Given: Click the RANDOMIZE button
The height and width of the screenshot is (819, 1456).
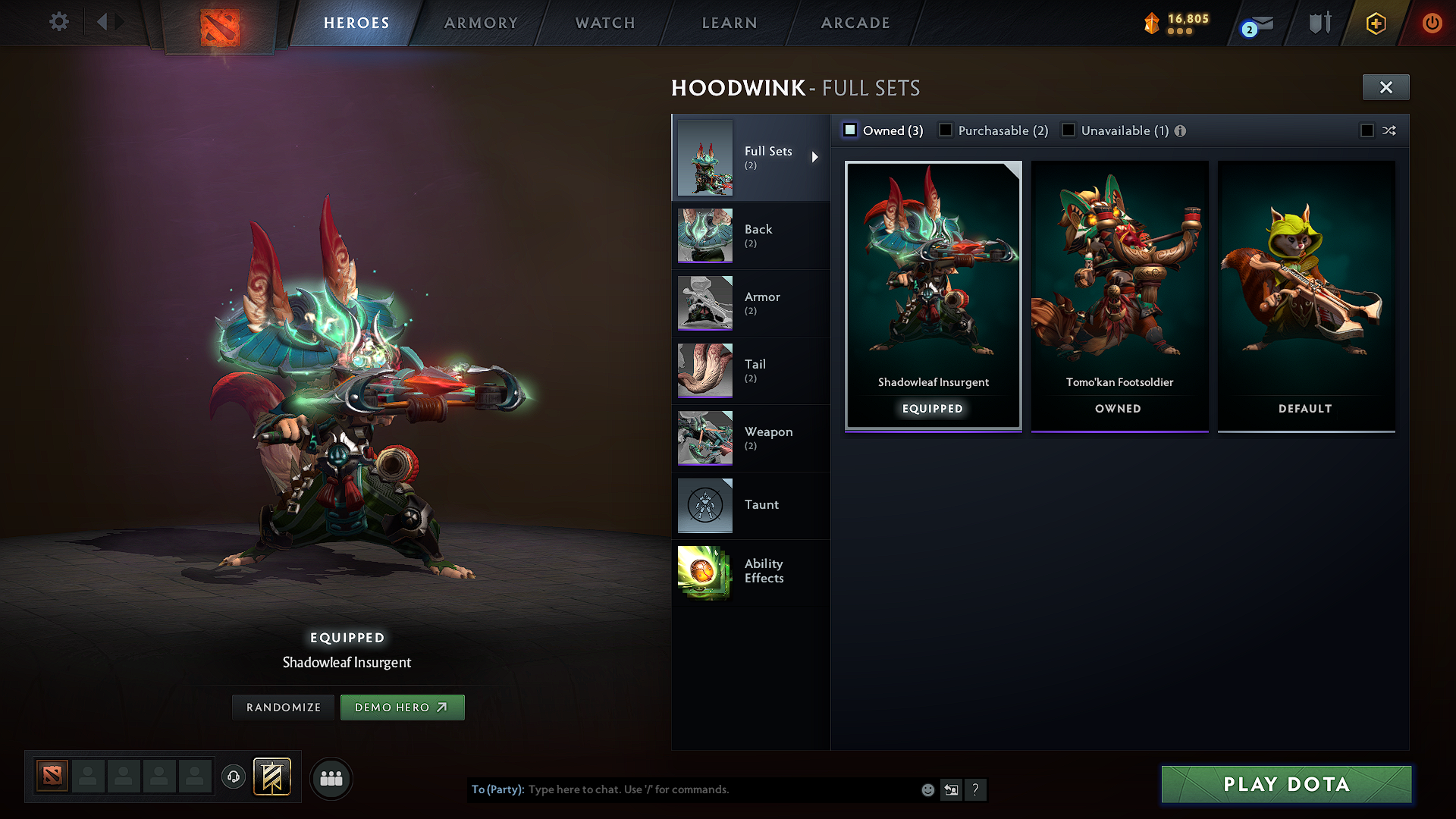Looking at the screenshot, I should click(283, 707).
